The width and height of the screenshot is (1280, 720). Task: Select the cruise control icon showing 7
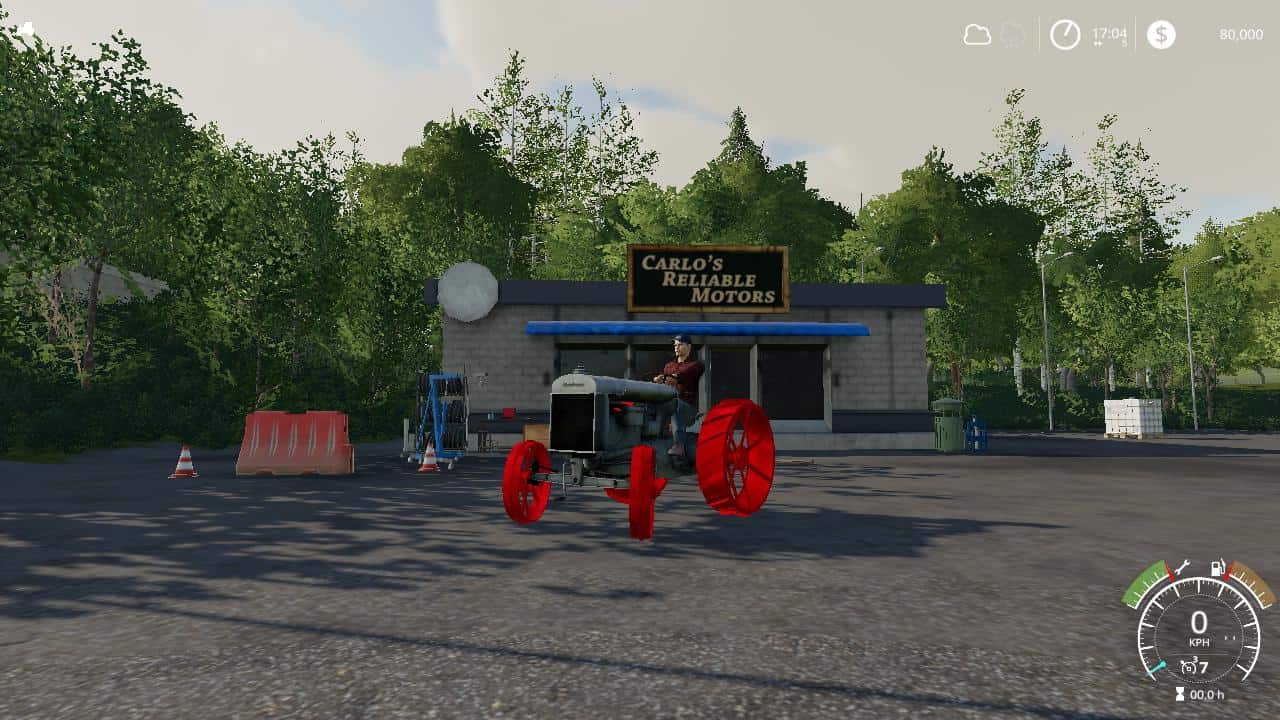pyautogui.click(x=1195, y=665)
